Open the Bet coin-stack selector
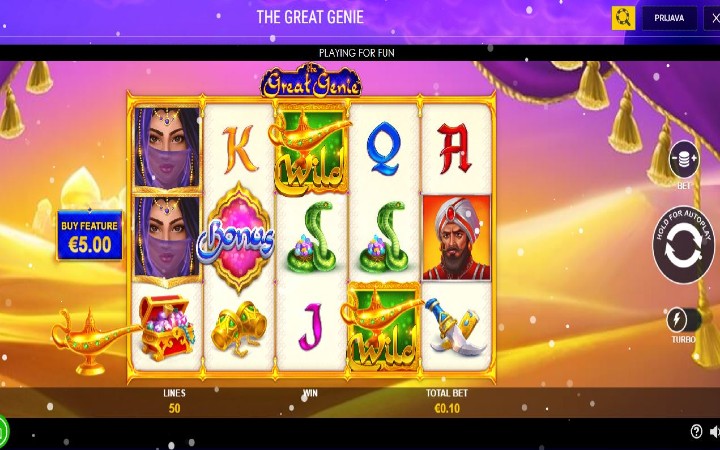This screenshot has height=450, width=720. tap(684, 159)
